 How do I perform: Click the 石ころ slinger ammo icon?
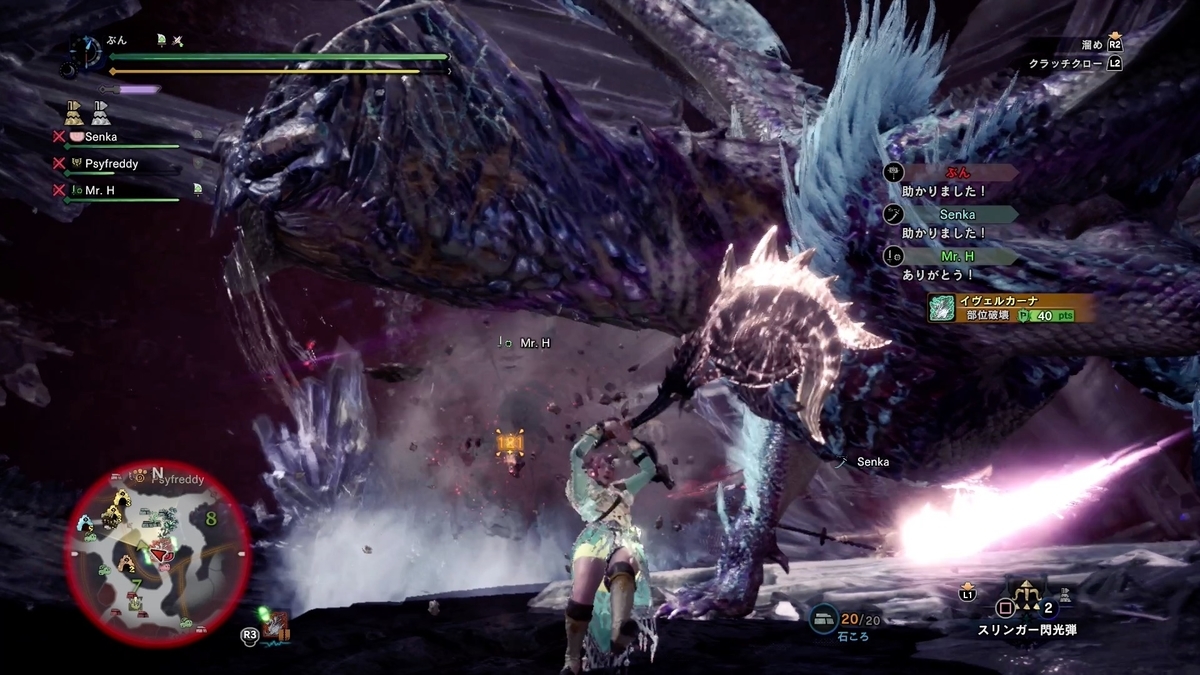[x=824, y=621]
